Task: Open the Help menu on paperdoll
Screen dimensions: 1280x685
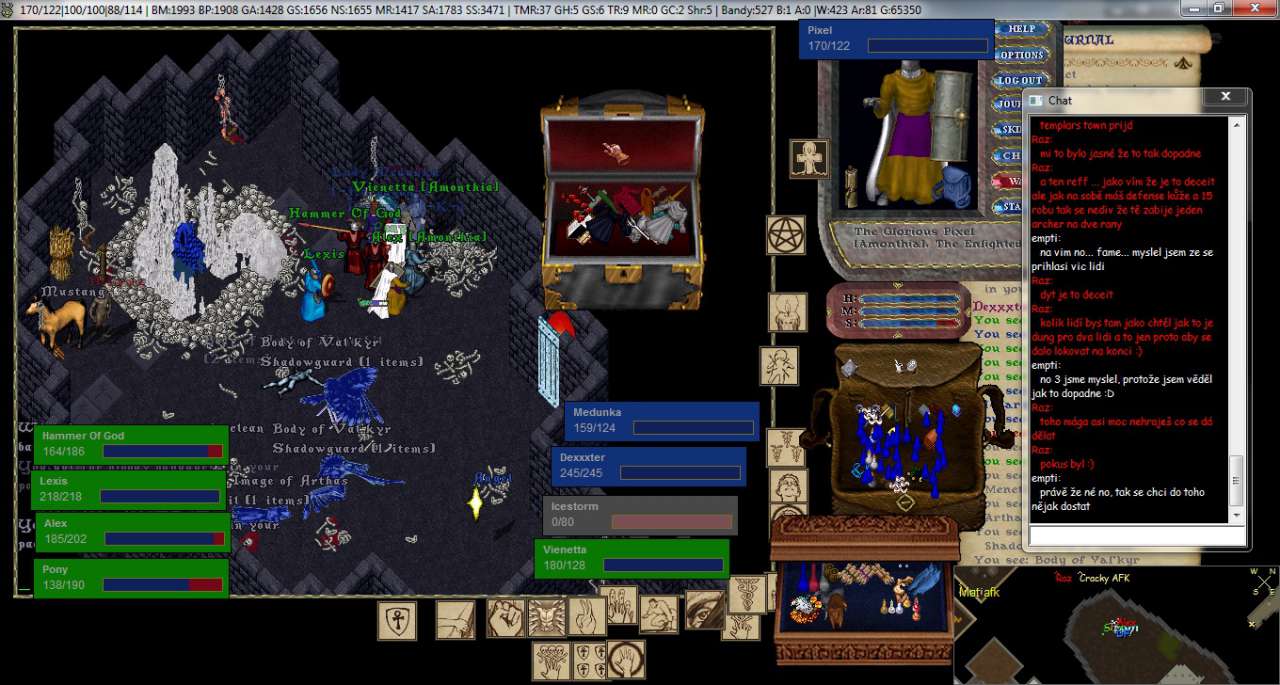Action: click(x=1021, y=30)
